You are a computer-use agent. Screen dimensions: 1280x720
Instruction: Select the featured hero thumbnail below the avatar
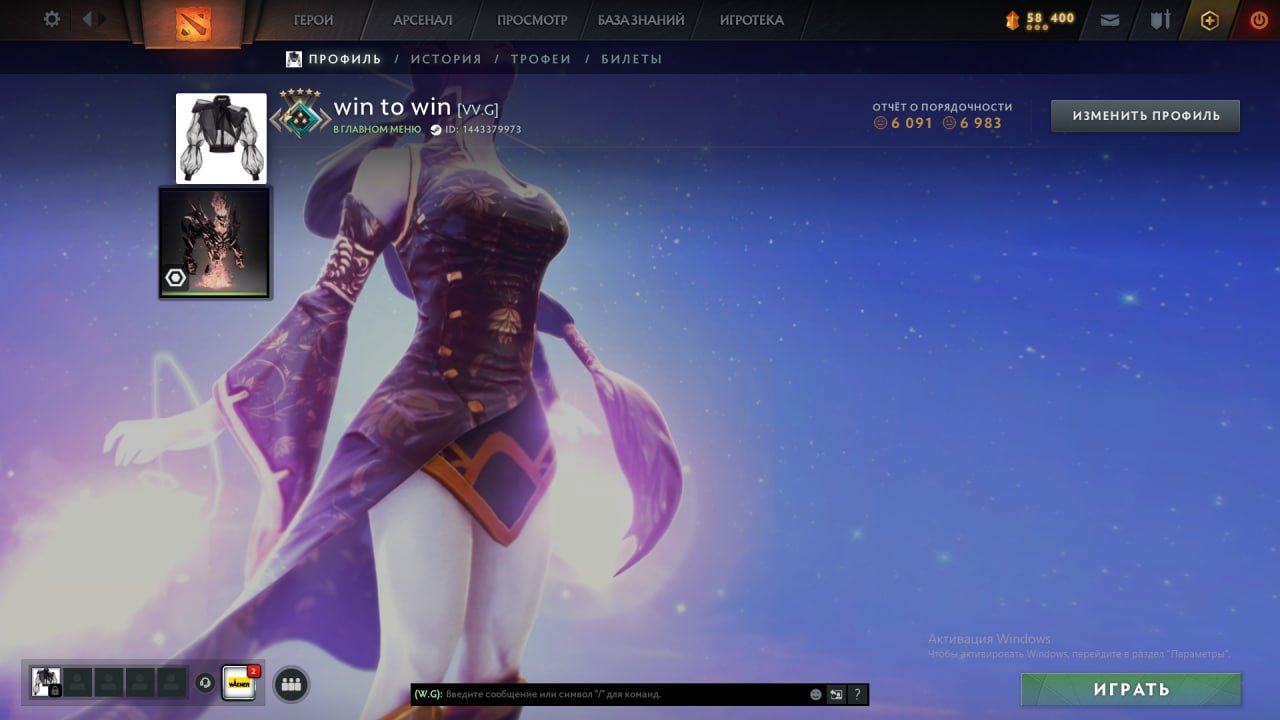point(215,243)
